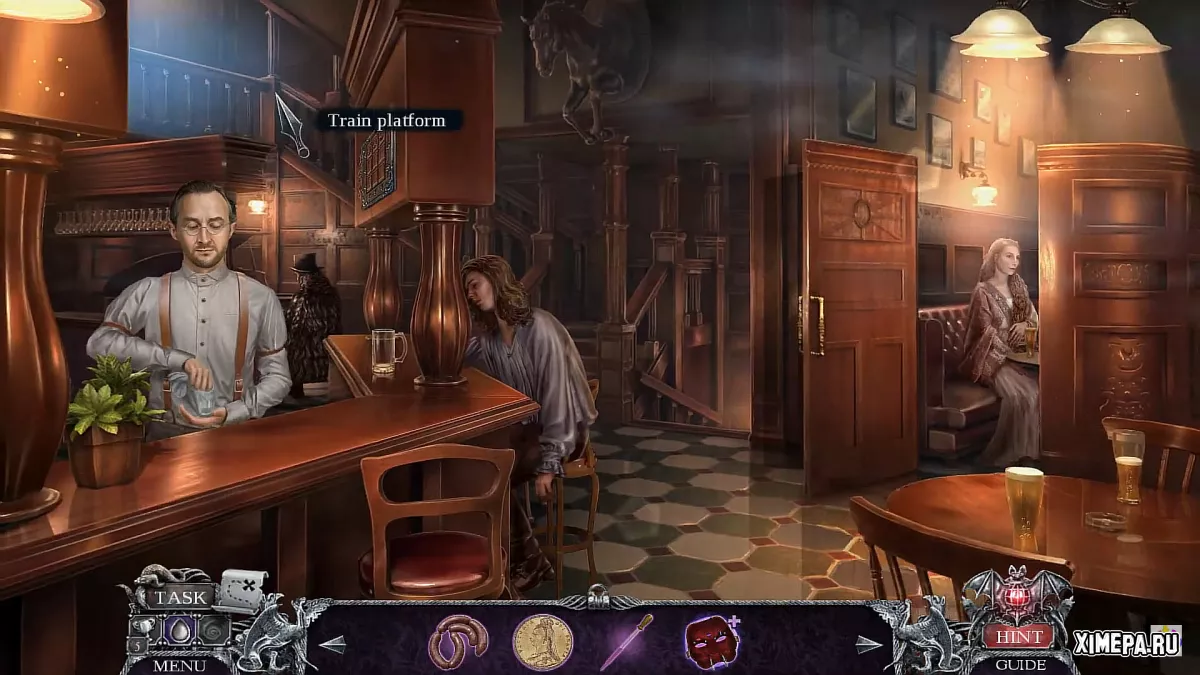Open the Task list
Viewport: 1200px width, 675px height.
[x=180, y=598]
